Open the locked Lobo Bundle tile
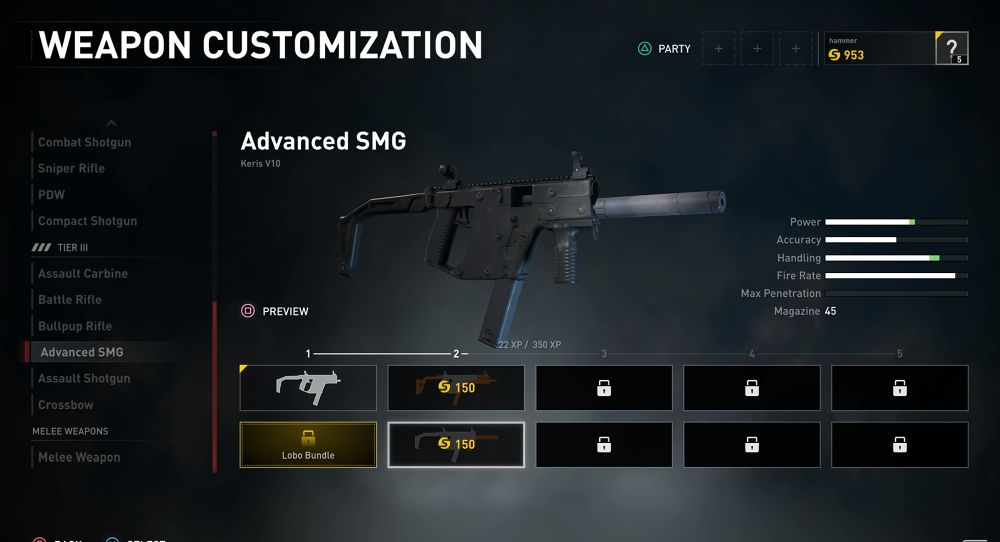Viewport: 1000px width, 542px height. [x=308, y=445]
